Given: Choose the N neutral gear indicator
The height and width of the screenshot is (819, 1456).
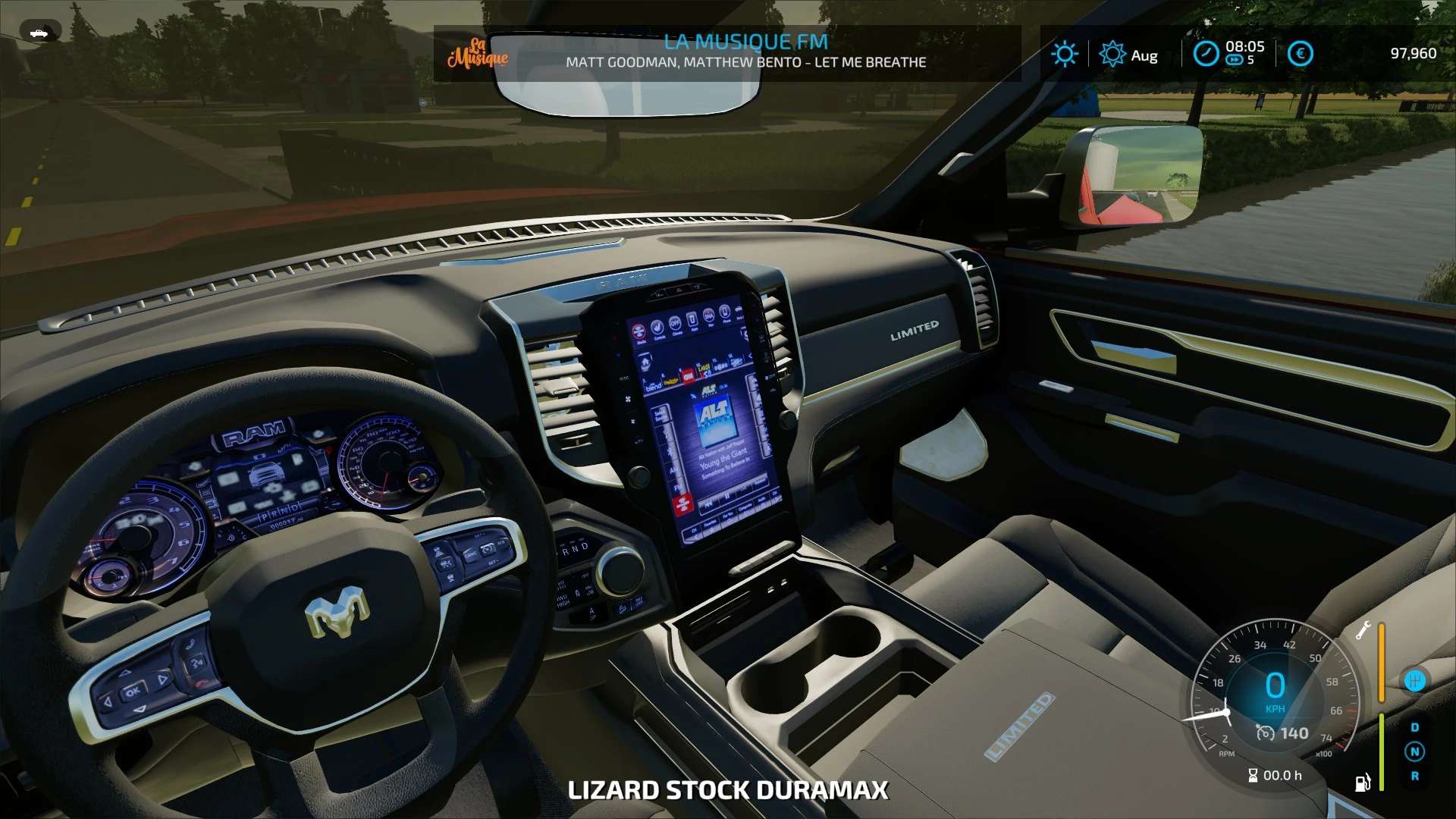Looking at the screenshot, I should [x=1414, y=752].
